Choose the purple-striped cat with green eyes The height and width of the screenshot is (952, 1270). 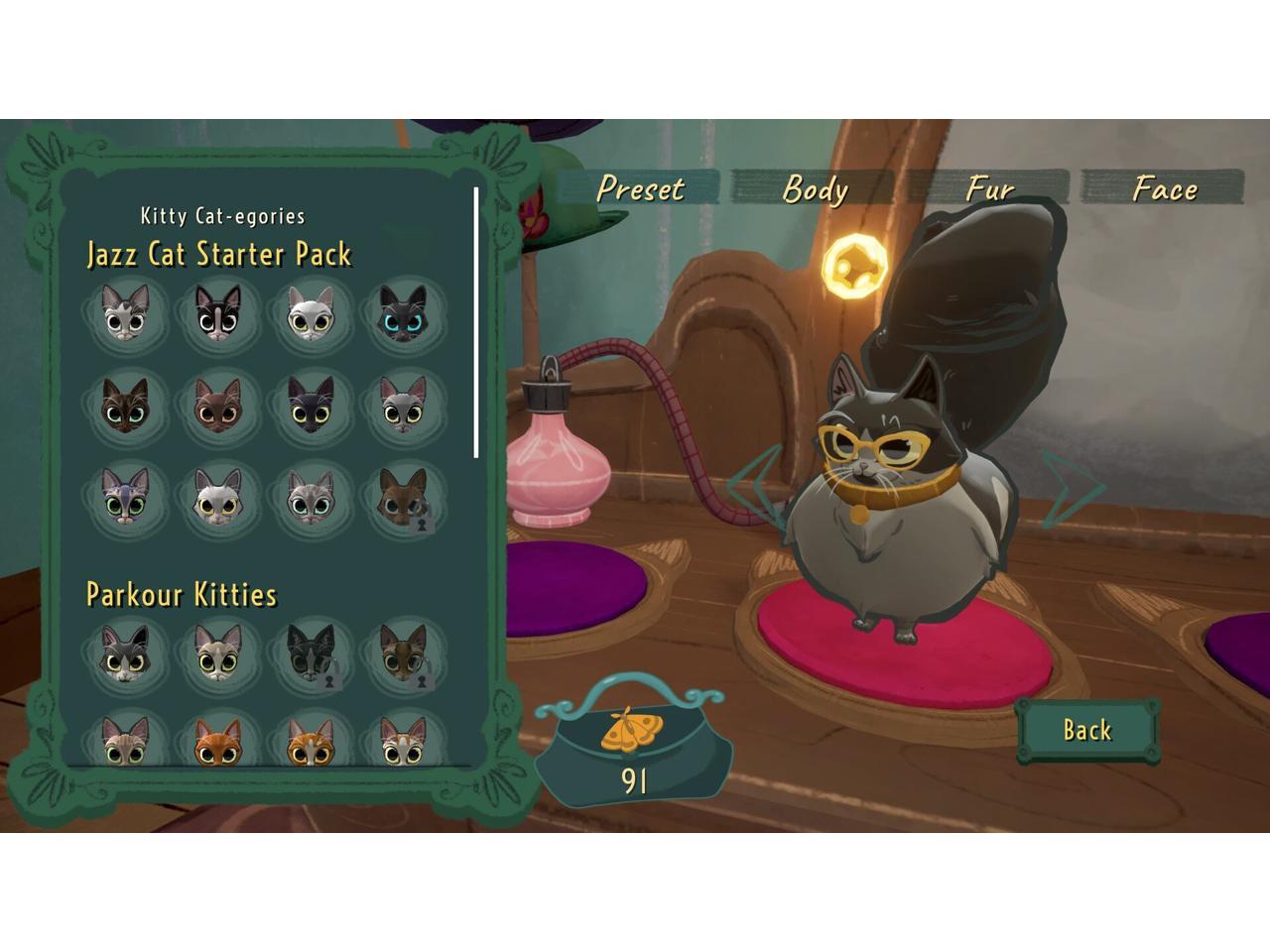tap(125, 496)
